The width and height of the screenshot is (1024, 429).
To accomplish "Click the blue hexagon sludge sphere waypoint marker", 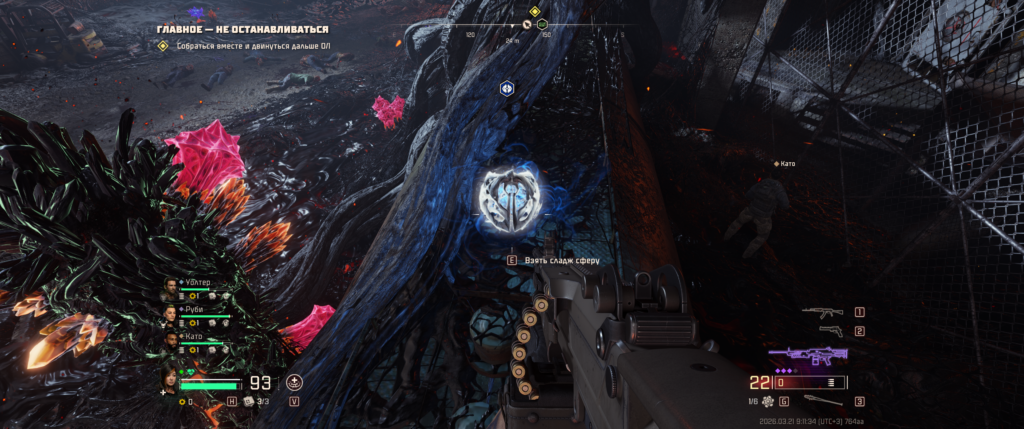I will 507,88.
